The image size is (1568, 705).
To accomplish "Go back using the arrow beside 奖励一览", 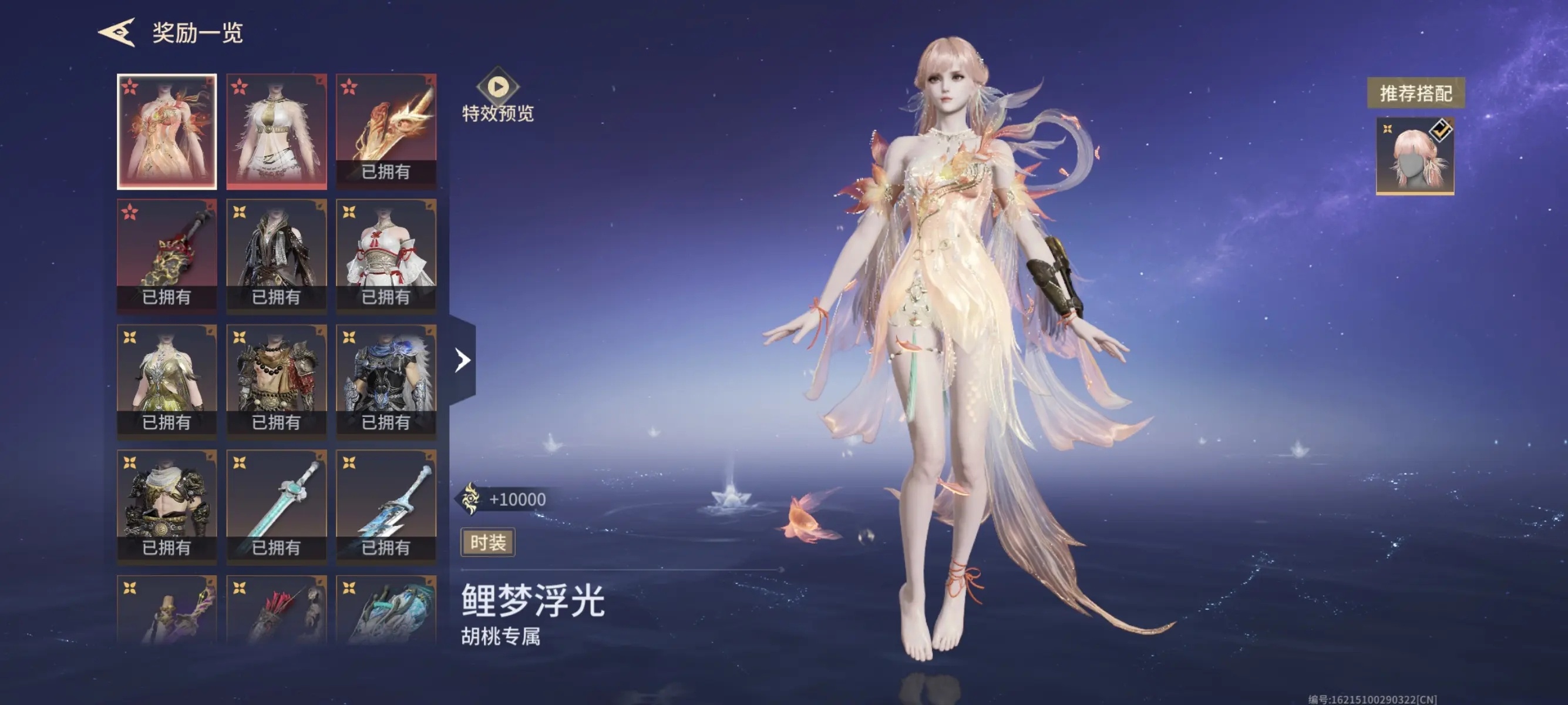I will [116, 32].
